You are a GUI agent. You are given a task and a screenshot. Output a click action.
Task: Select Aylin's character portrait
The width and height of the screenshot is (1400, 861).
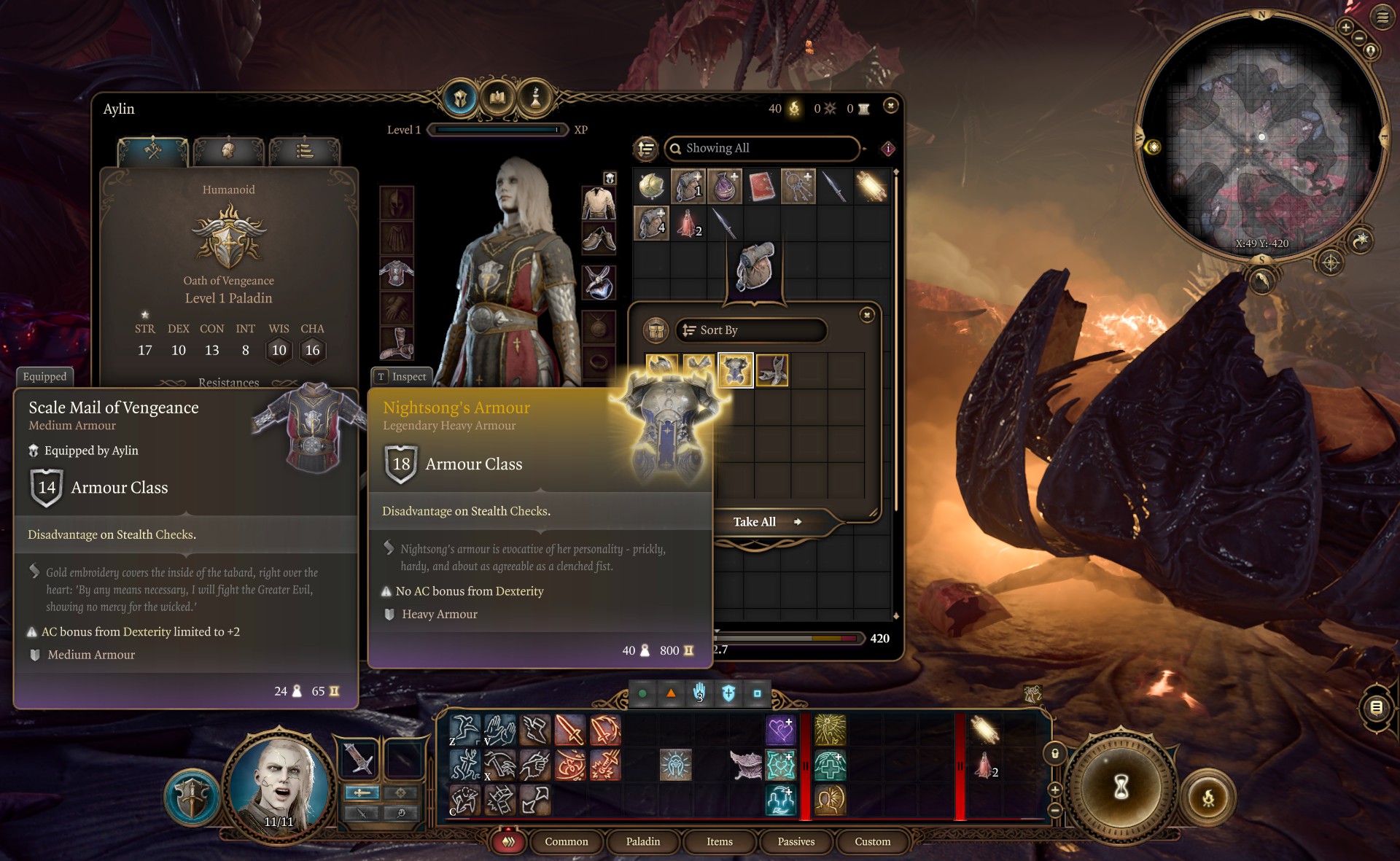click(x=279, y=786)
